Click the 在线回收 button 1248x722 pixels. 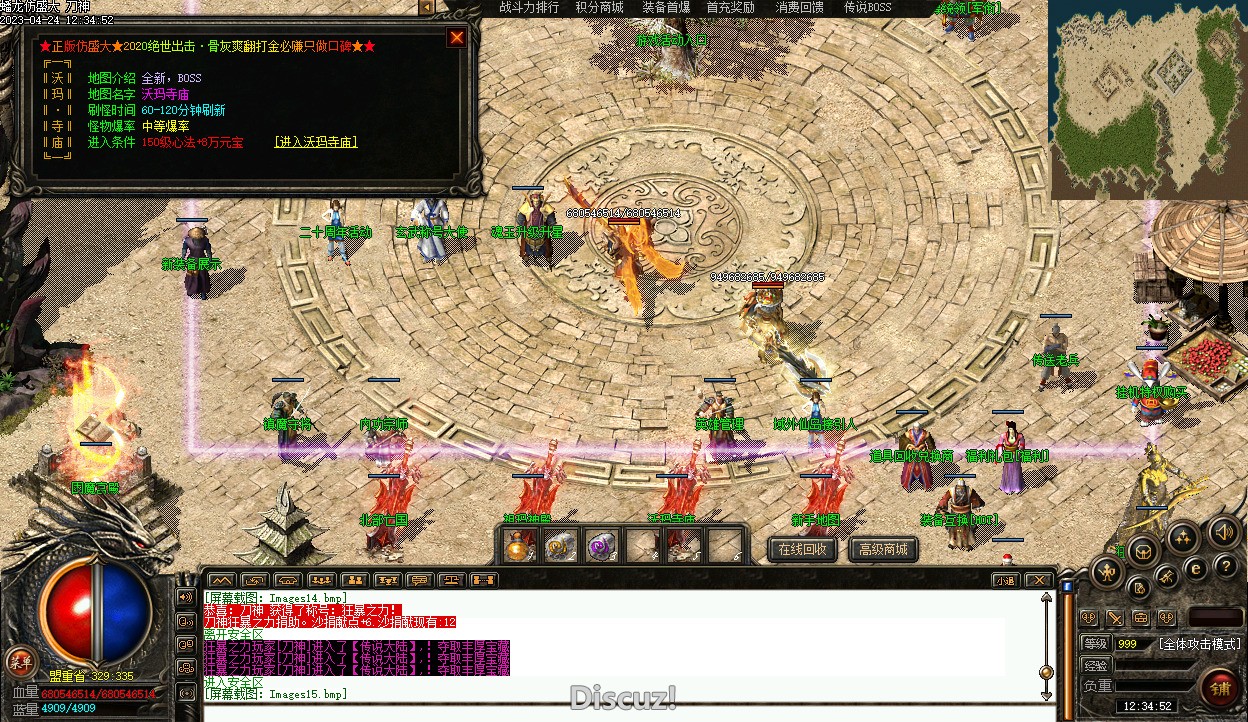coord(802,549)
